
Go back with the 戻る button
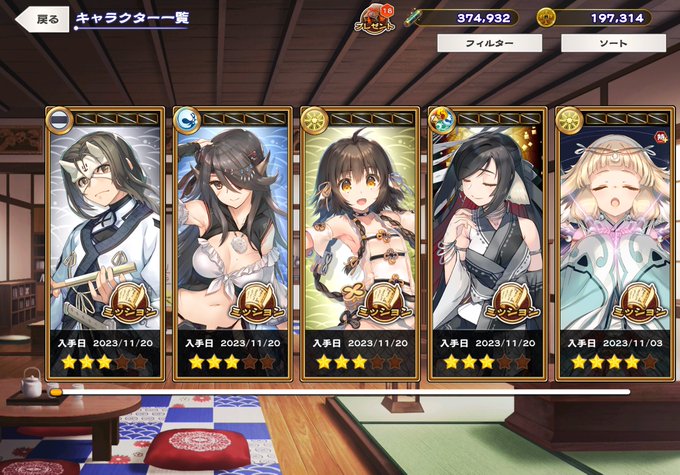(42, 19)
